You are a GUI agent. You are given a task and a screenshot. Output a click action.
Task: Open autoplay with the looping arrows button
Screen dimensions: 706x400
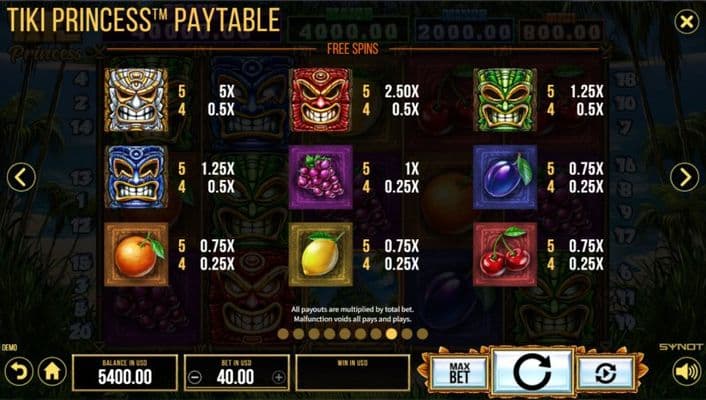pyautogui.click(x=606, y=372)
